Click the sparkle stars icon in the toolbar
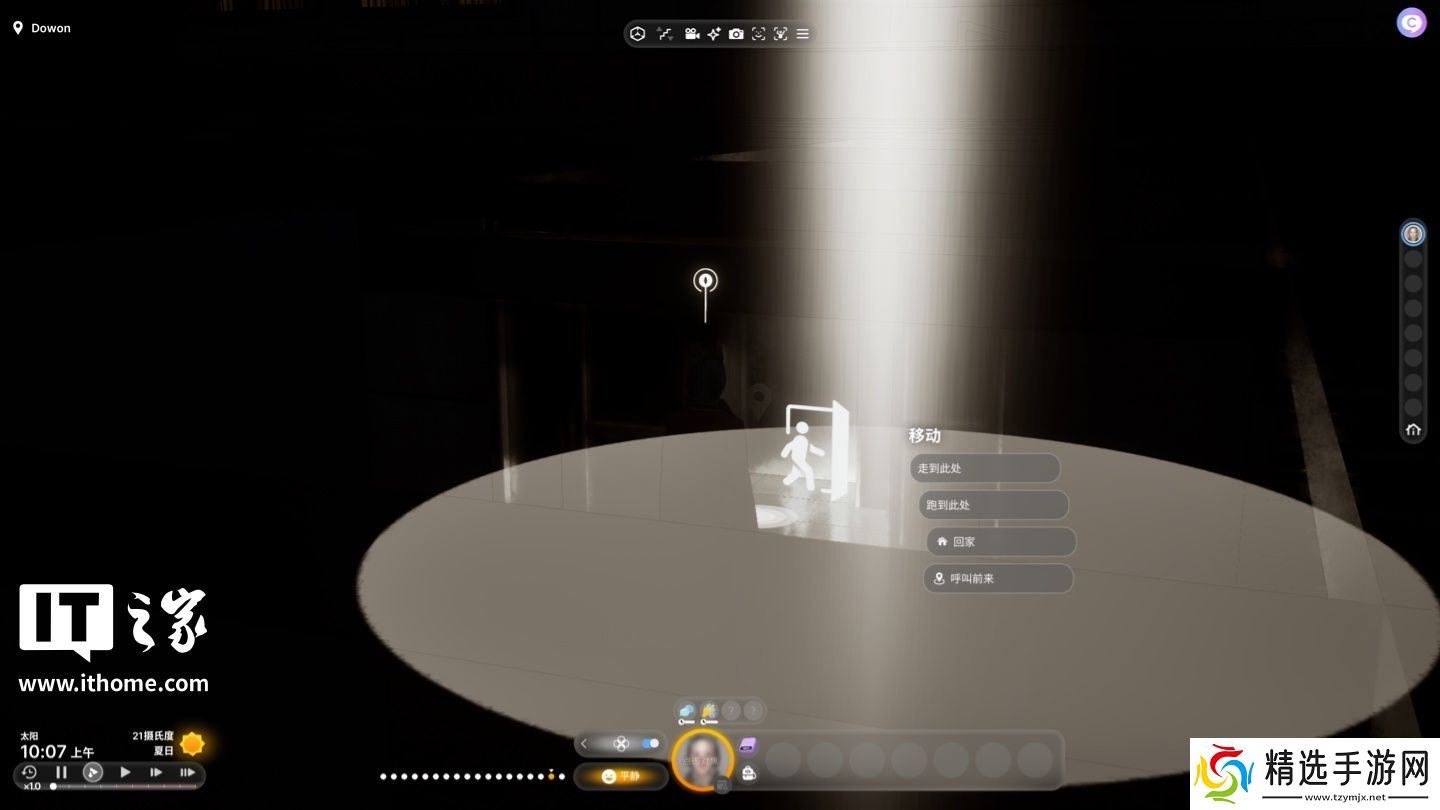This screenshot has height=810, width=1440. point(714,34)
